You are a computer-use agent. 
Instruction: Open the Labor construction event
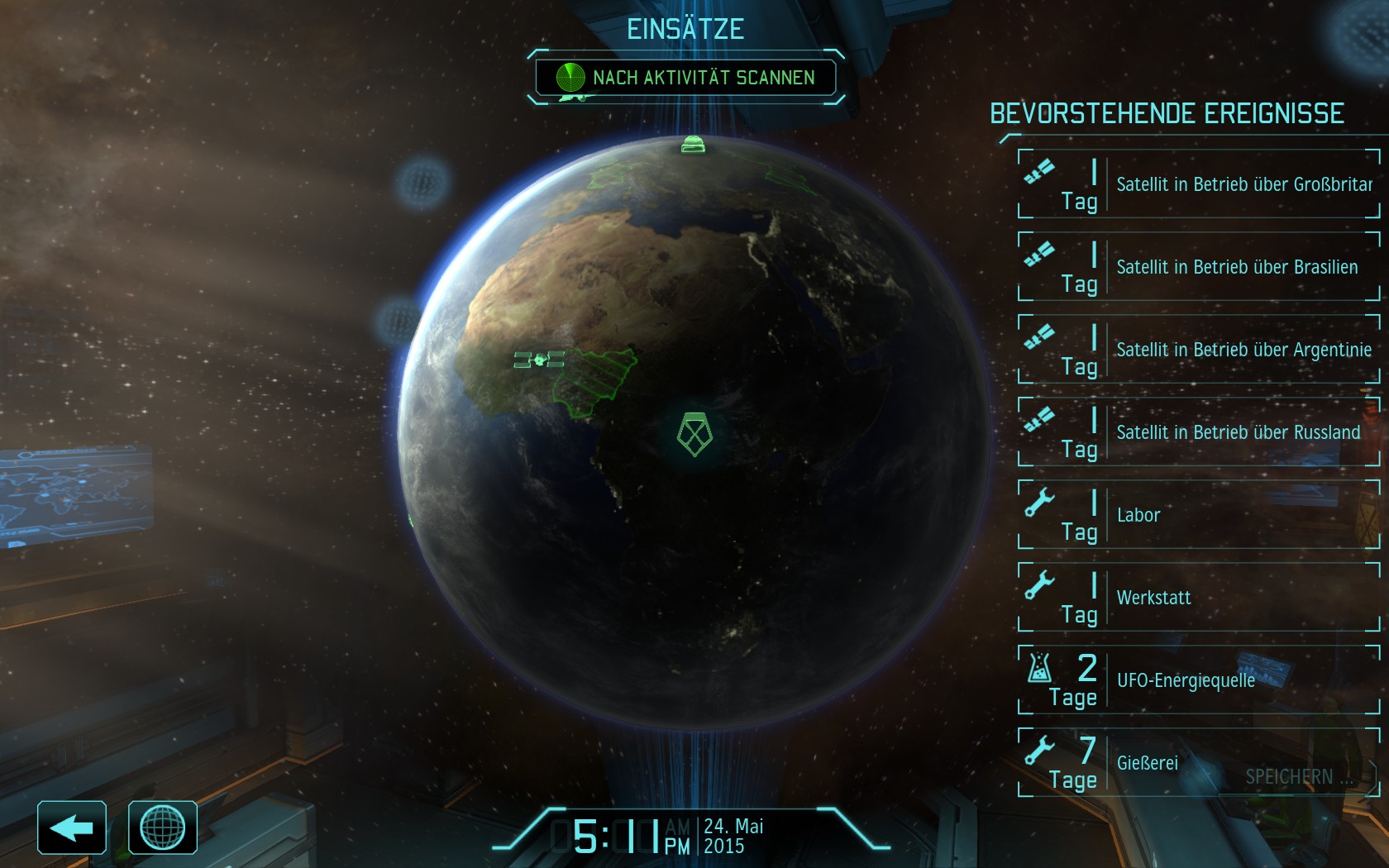pos(1199,515)
